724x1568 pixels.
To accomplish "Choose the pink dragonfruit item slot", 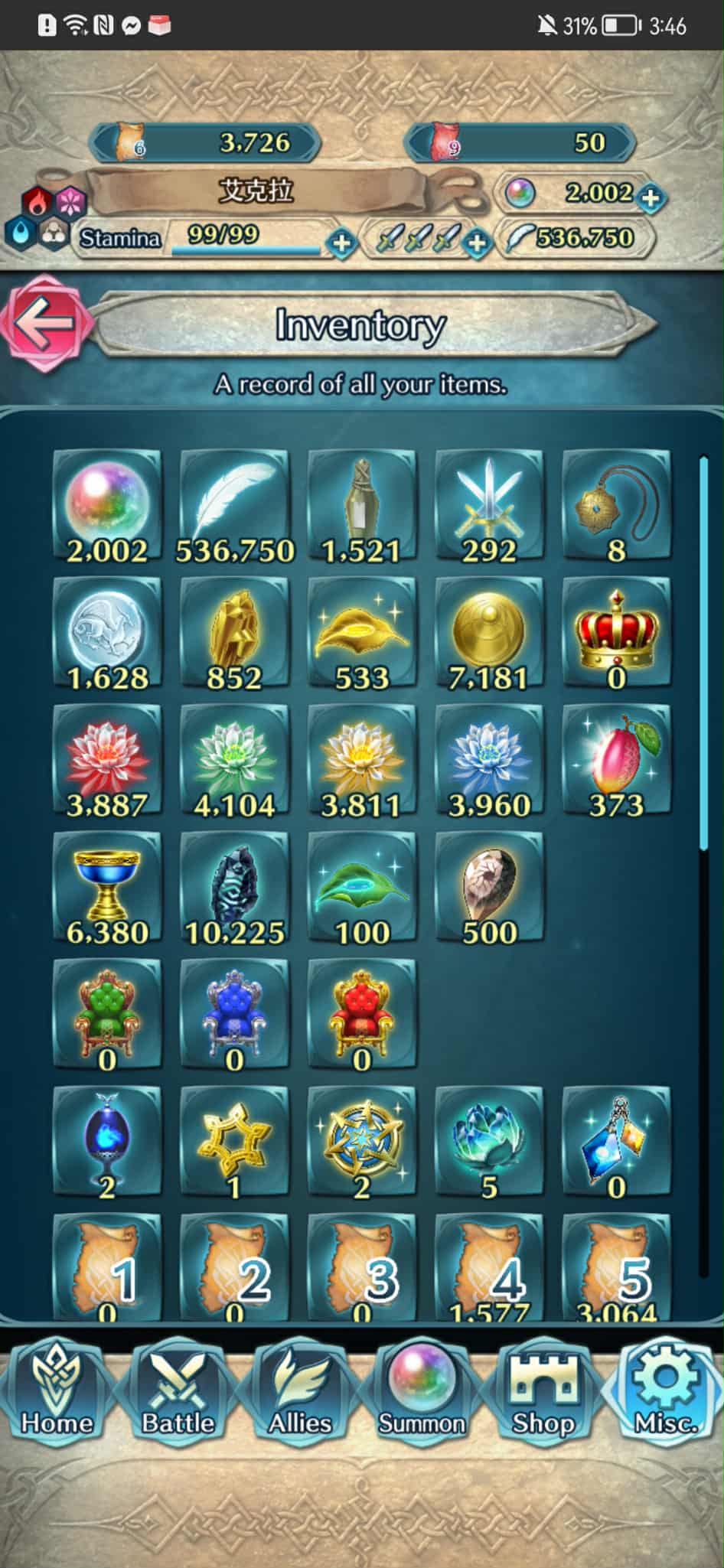I will click(x=616, y=761).
